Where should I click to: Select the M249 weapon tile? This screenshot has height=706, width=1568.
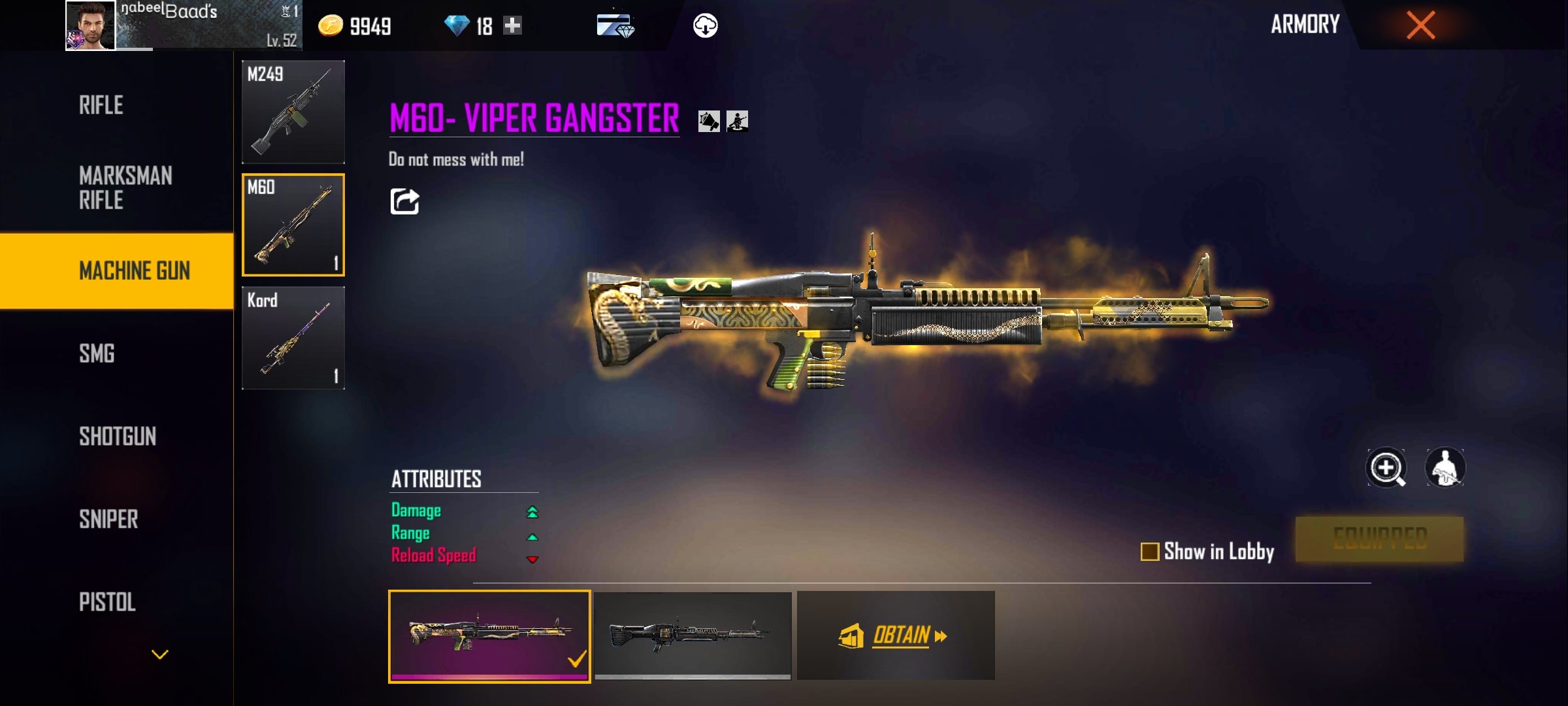point(293,112)
